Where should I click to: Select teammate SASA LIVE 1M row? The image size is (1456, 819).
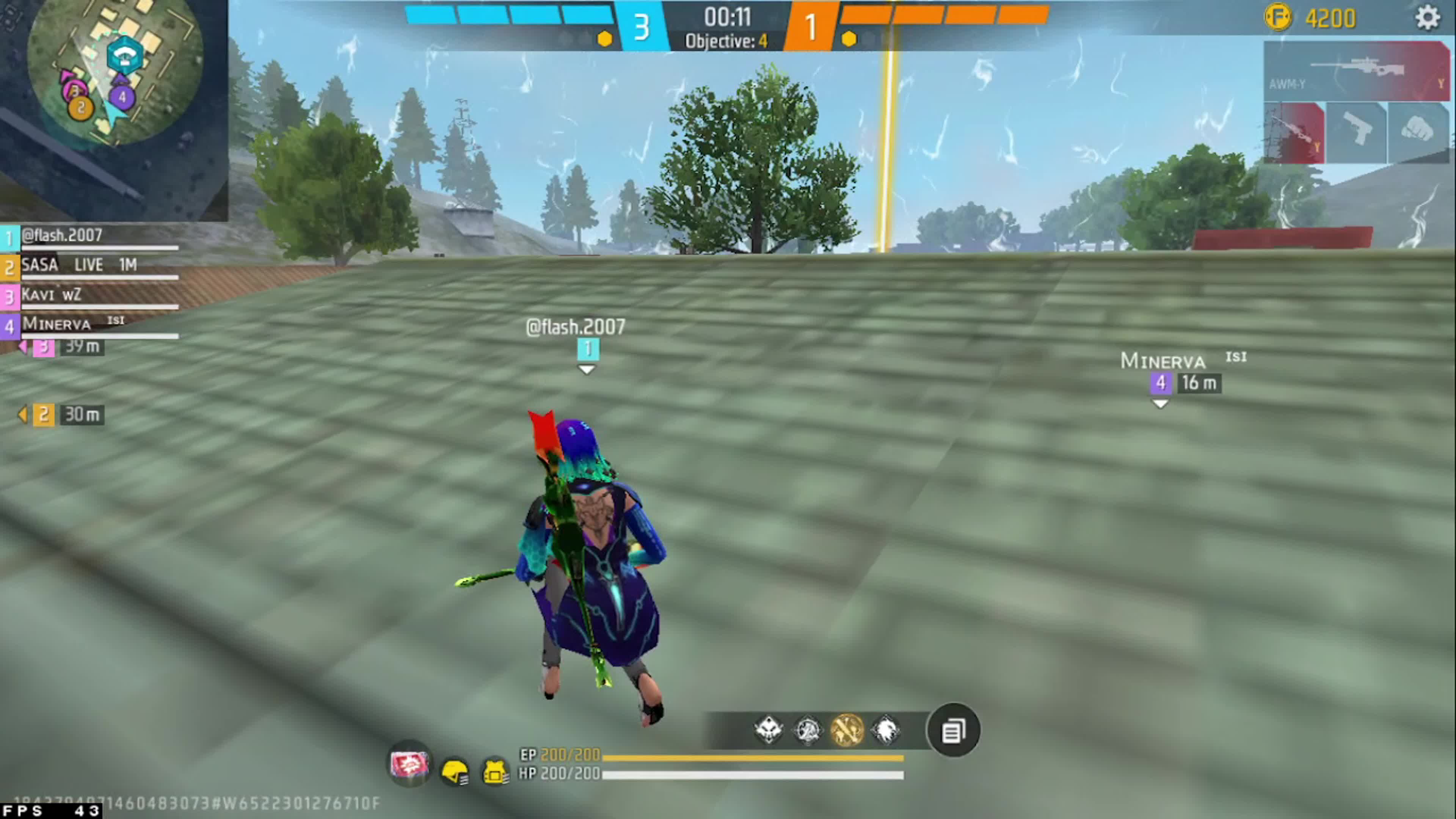(x=91, y=266)
